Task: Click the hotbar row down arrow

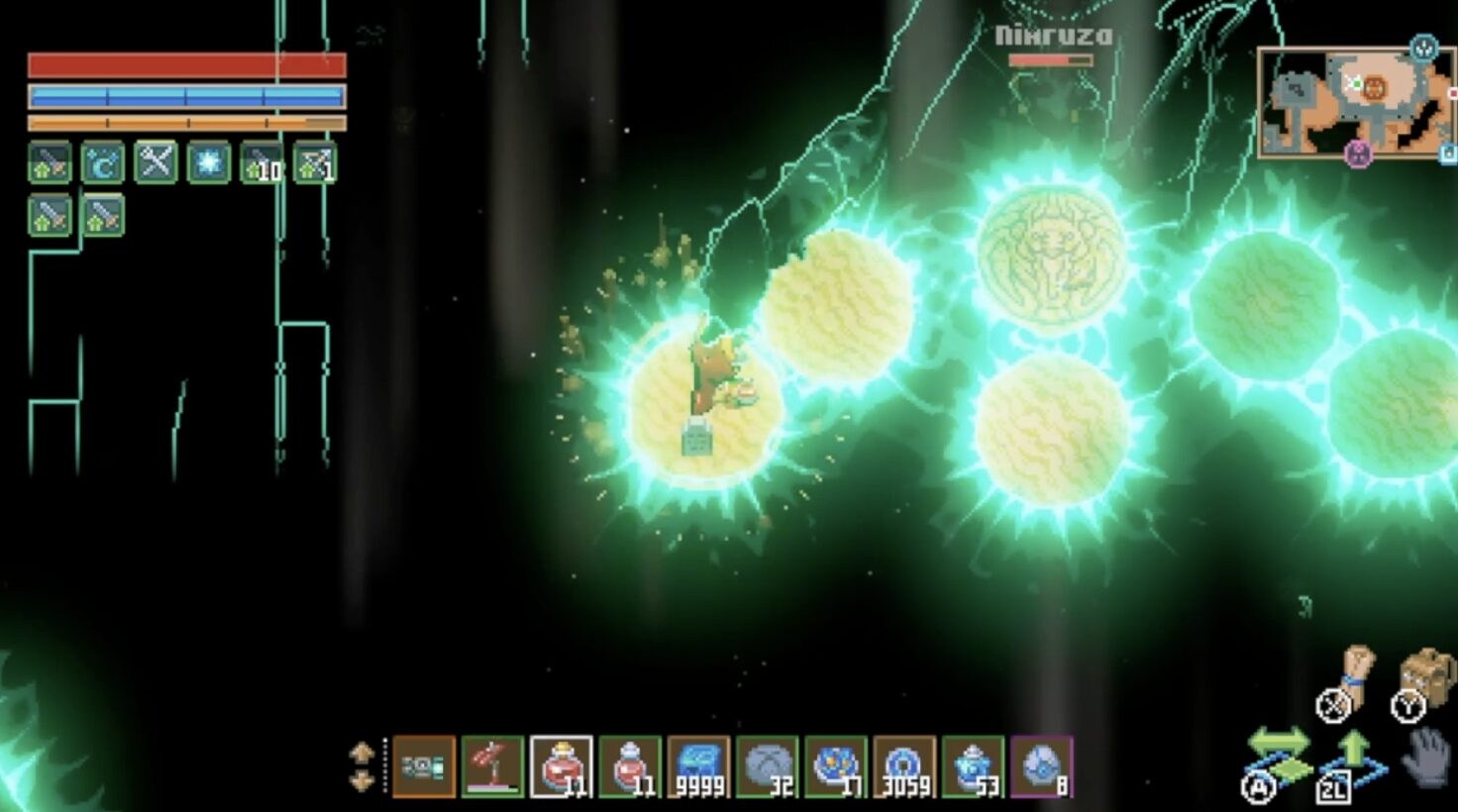Action: tap(362, 780)
